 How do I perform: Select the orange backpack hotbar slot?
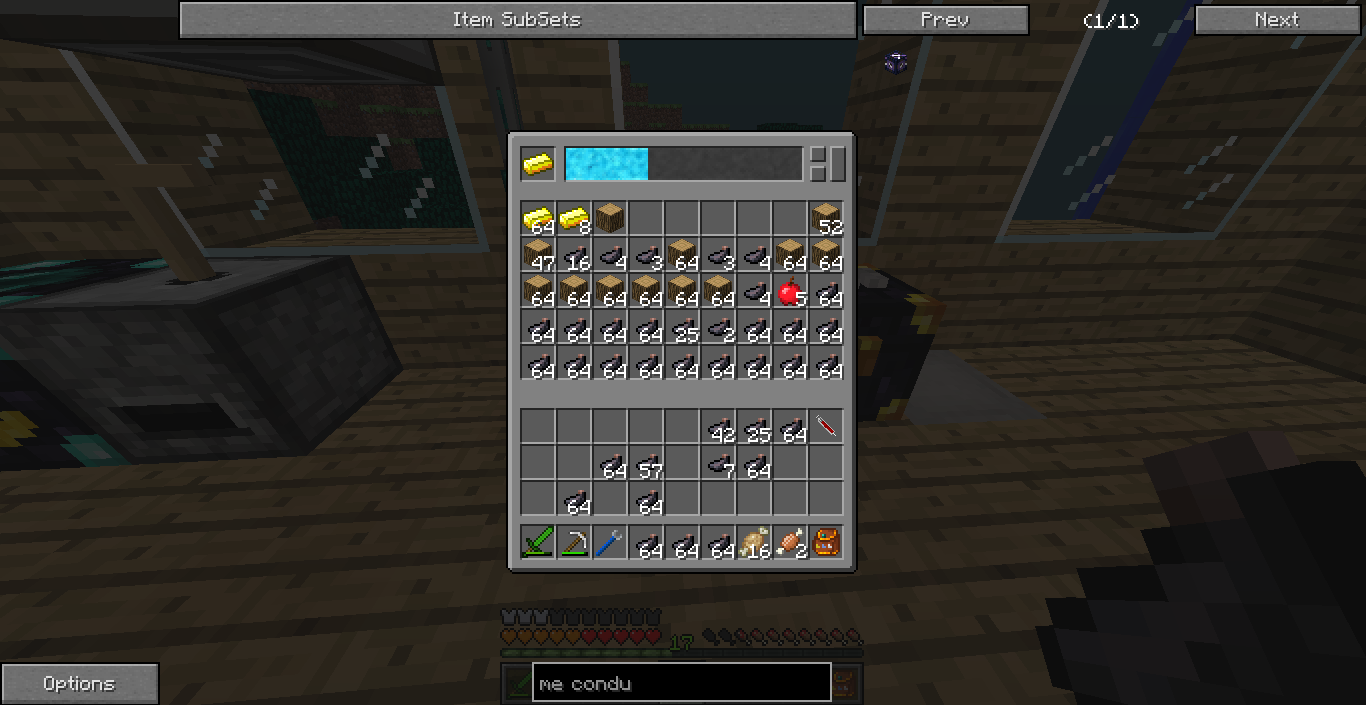point(826,543)
